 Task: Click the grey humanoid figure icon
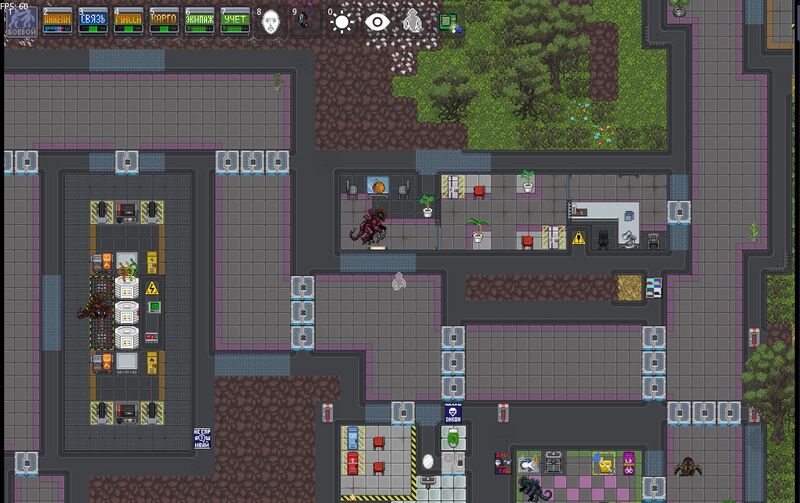(412, 22)
